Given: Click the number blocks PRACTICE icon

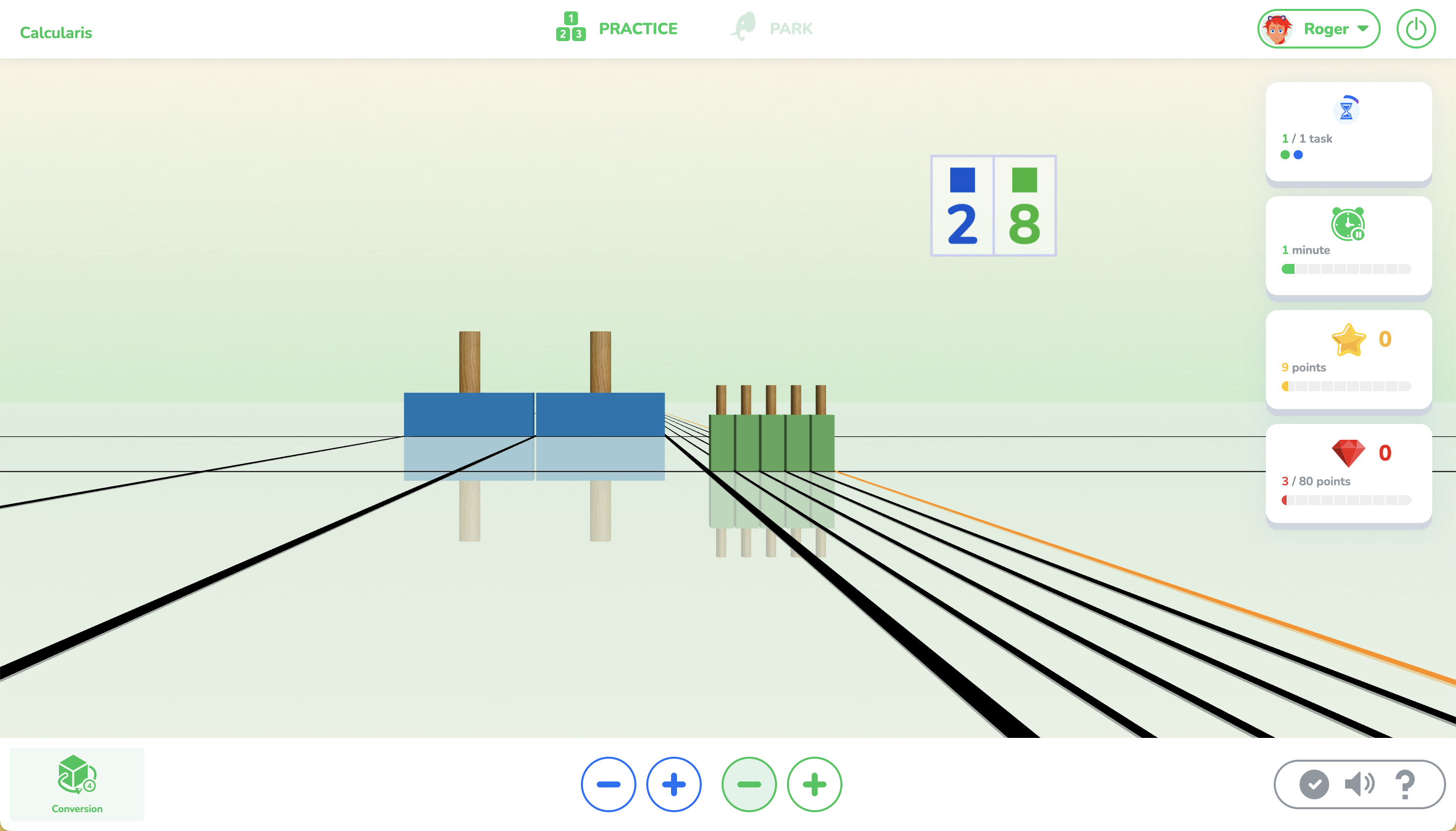Looking at the screenshot, I should point(570,28).
